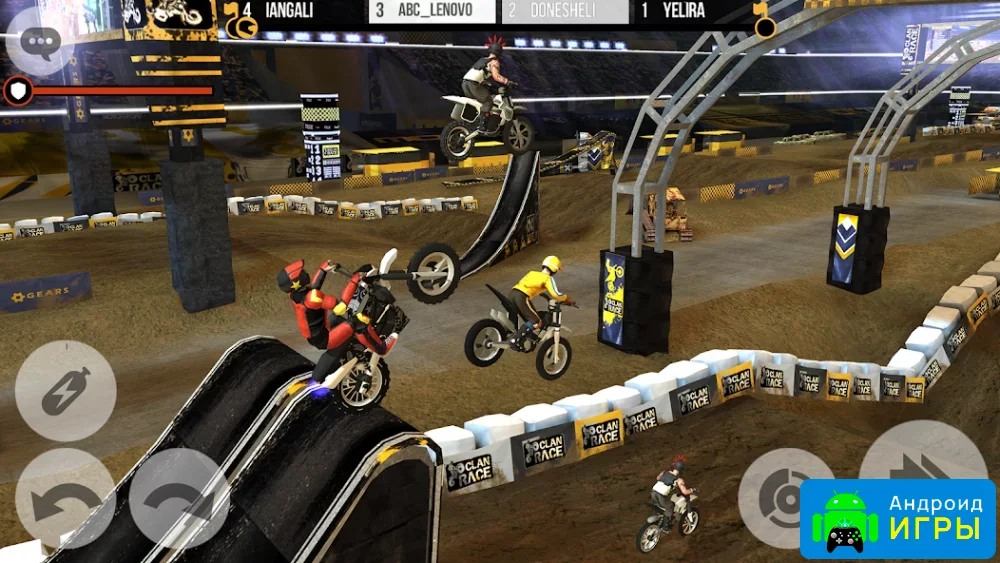Activate the nitro boost canister button
The height and width of the screenshot is (563, 1000).
click(66, 391)
